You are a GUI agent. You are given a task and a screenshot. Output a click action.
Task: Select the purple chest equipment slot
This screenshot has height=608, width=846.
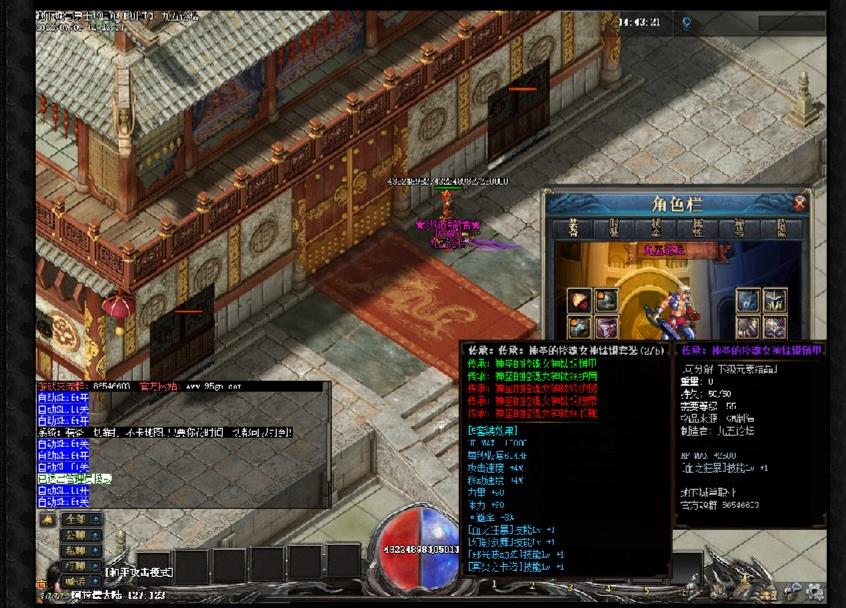point(607,328)
